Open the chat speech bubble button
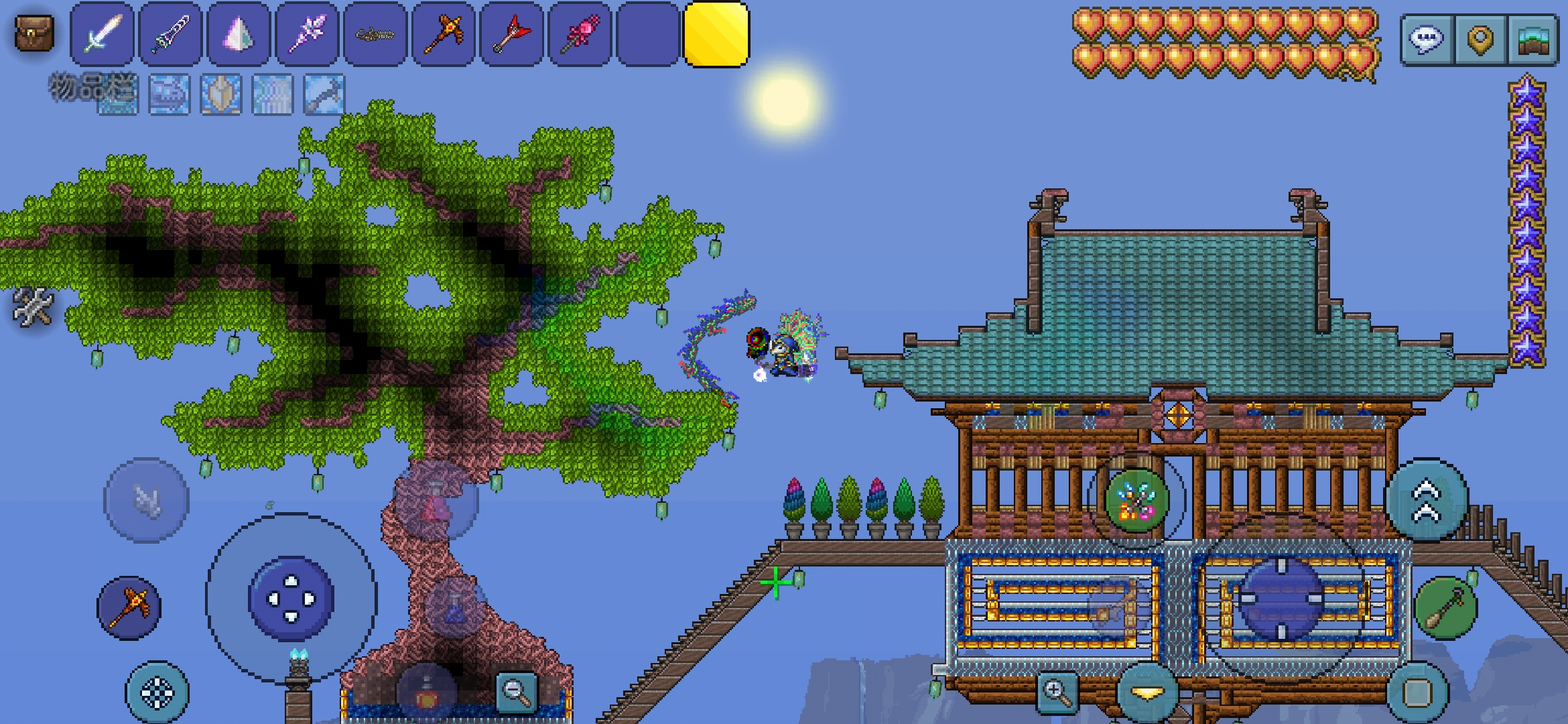This screenshot has width=1568, height=724. [1427, 40]
